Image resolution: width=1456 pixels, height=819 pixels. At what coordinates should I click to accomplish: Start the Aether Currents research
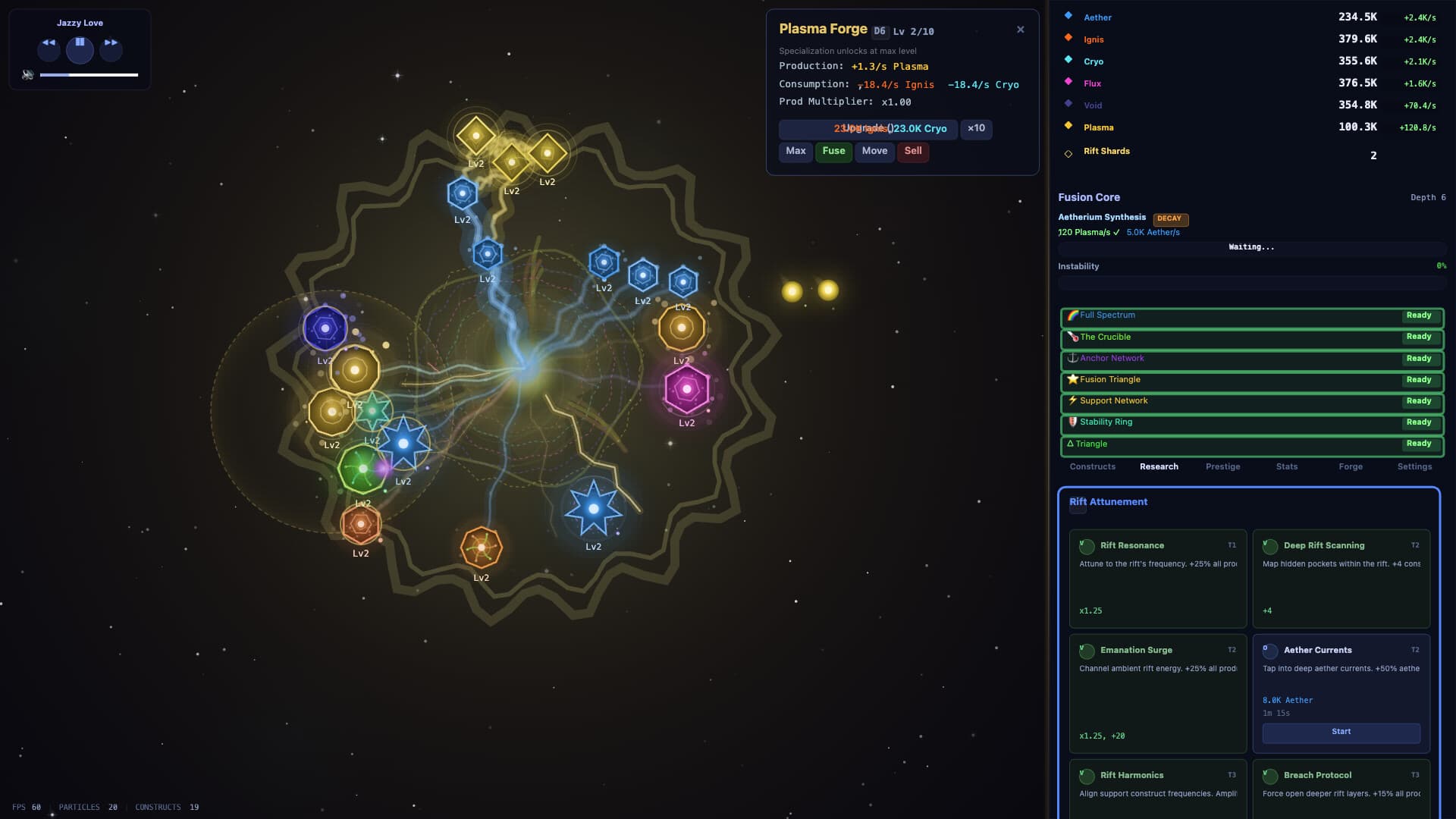pos(1341,733)
